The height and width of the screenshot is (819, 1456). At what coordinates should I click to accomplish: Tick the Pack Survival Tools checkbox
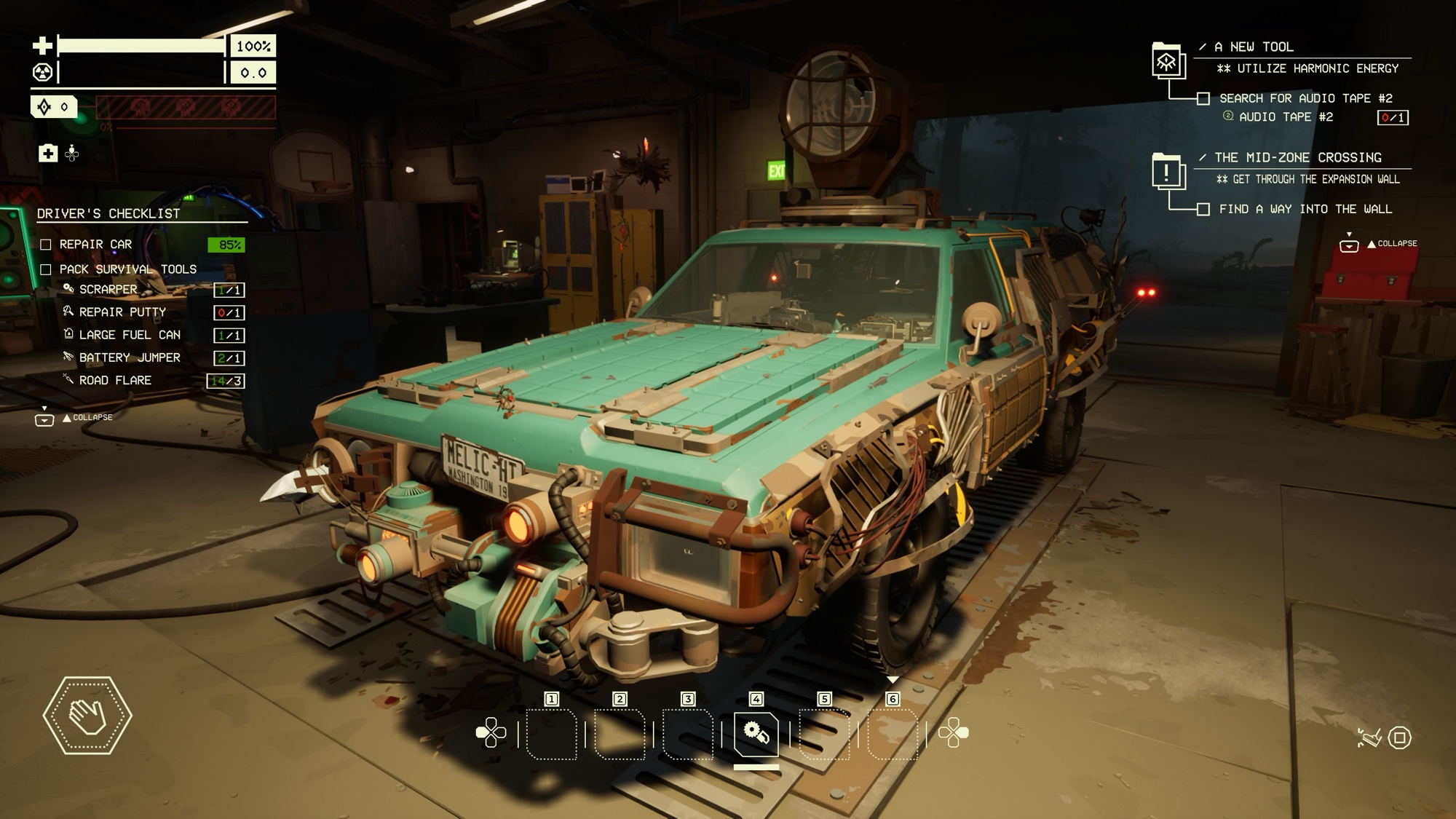click(x=46, y=269)
